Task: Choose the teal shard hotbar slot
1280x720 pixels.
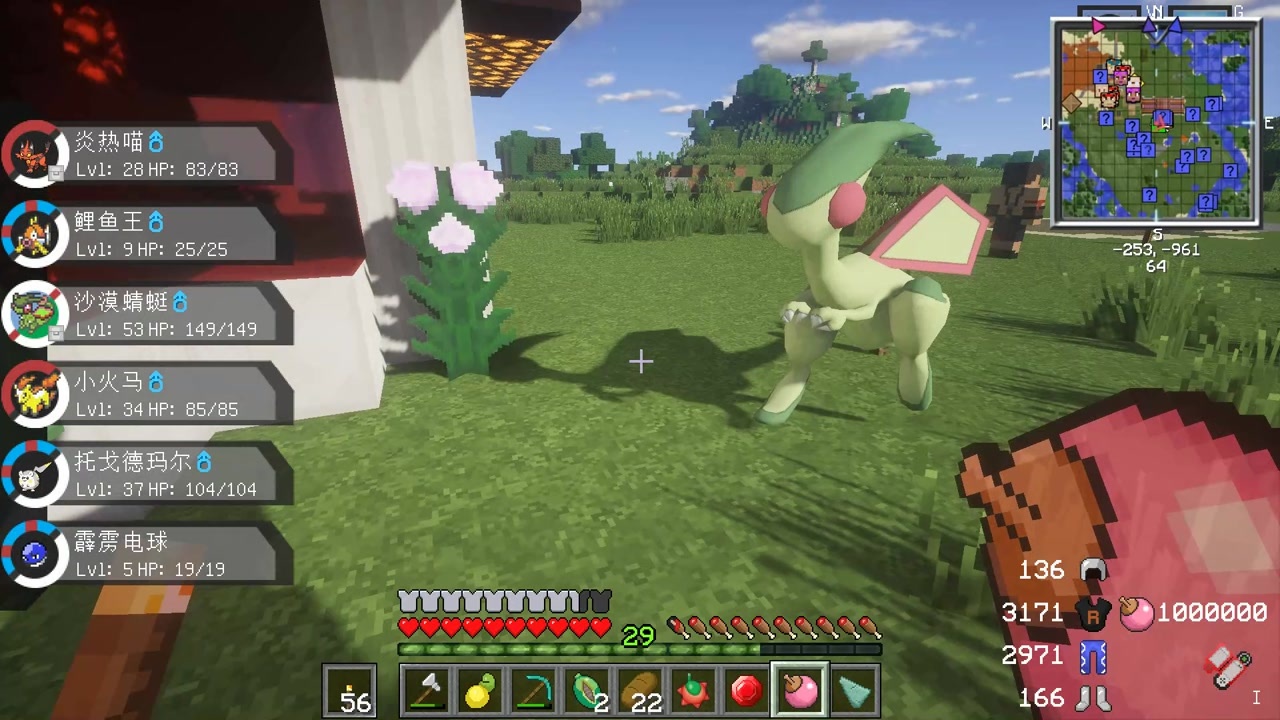Action: tap(853, 691)
